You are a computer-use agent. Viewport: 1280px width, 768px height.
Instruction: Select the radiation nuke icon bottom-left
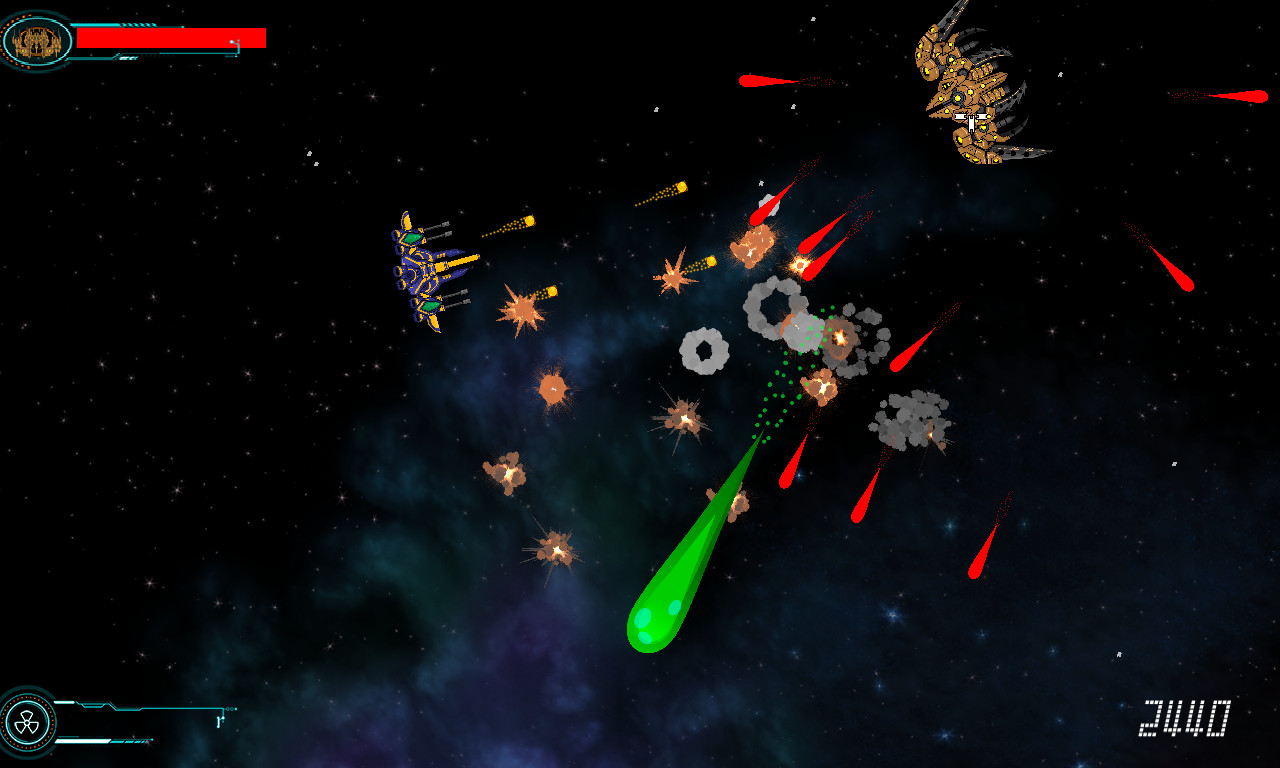(x=27, y=722)
